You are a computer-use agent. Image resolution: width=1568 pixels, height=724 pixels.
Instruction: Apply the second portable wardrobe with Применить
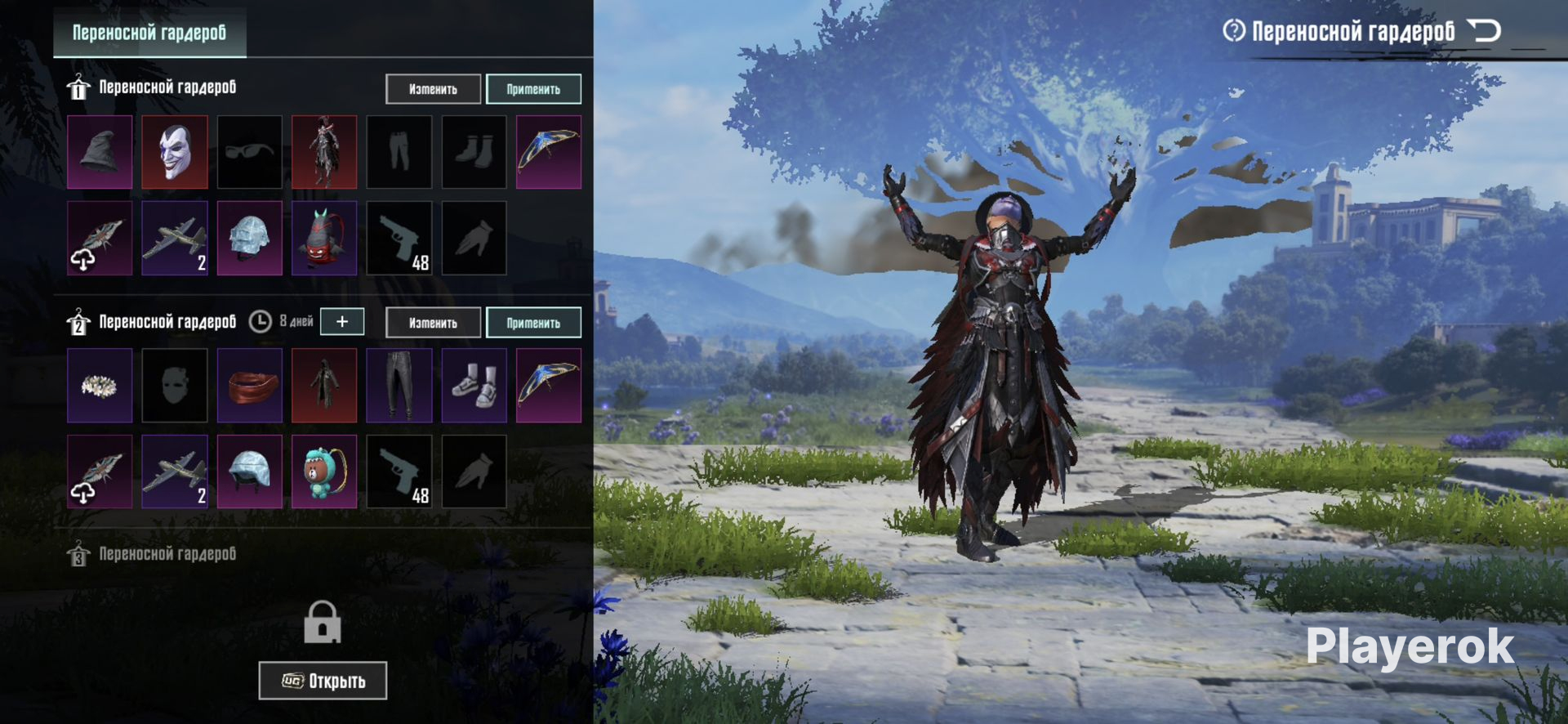pyautogui.click(x=533, y=323)
